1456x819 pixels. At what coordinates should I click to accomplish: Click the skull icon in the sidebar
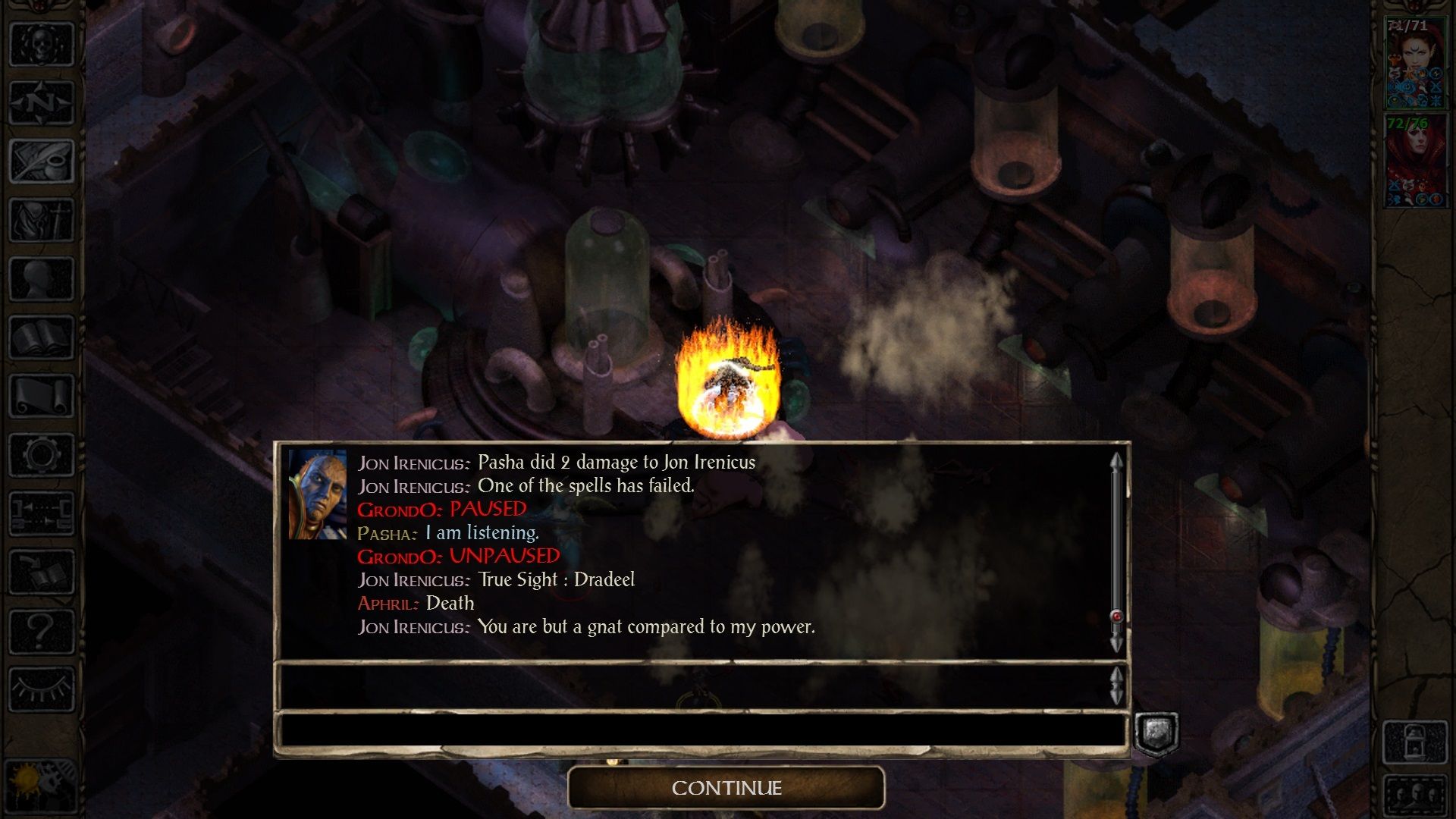click(42, 44)
